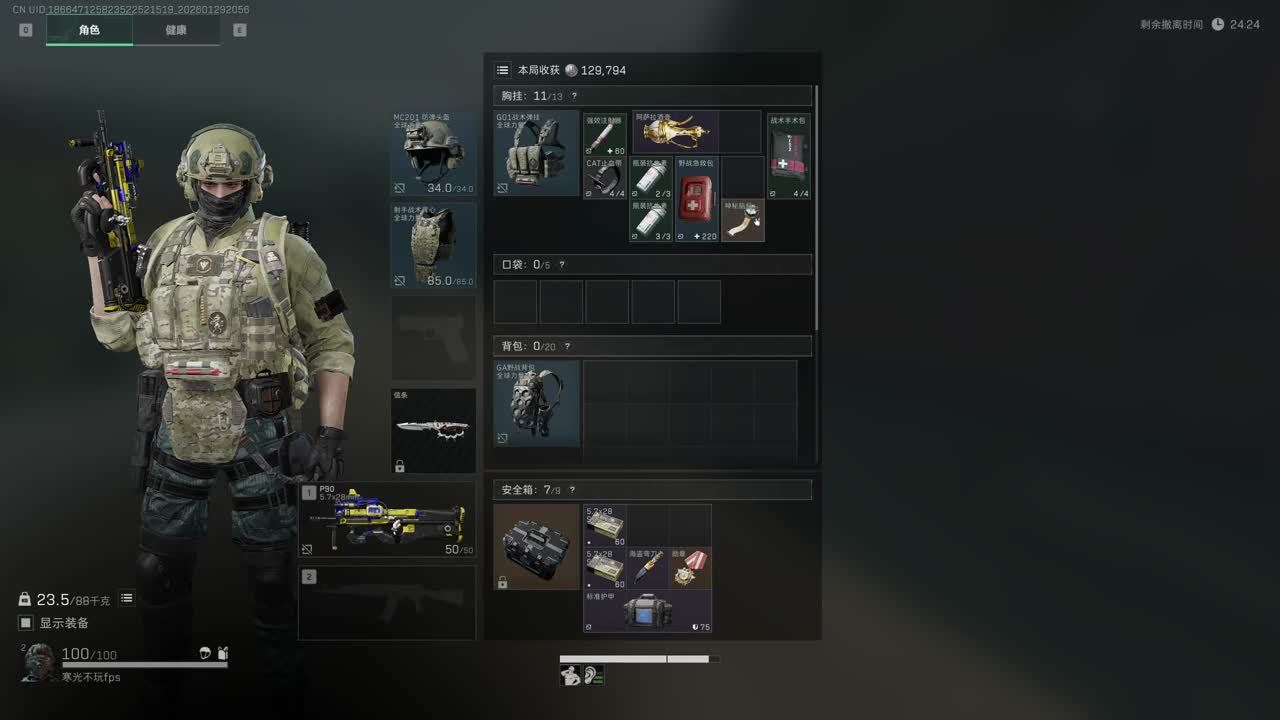Select the medal item in safe box

click(690, 568)
